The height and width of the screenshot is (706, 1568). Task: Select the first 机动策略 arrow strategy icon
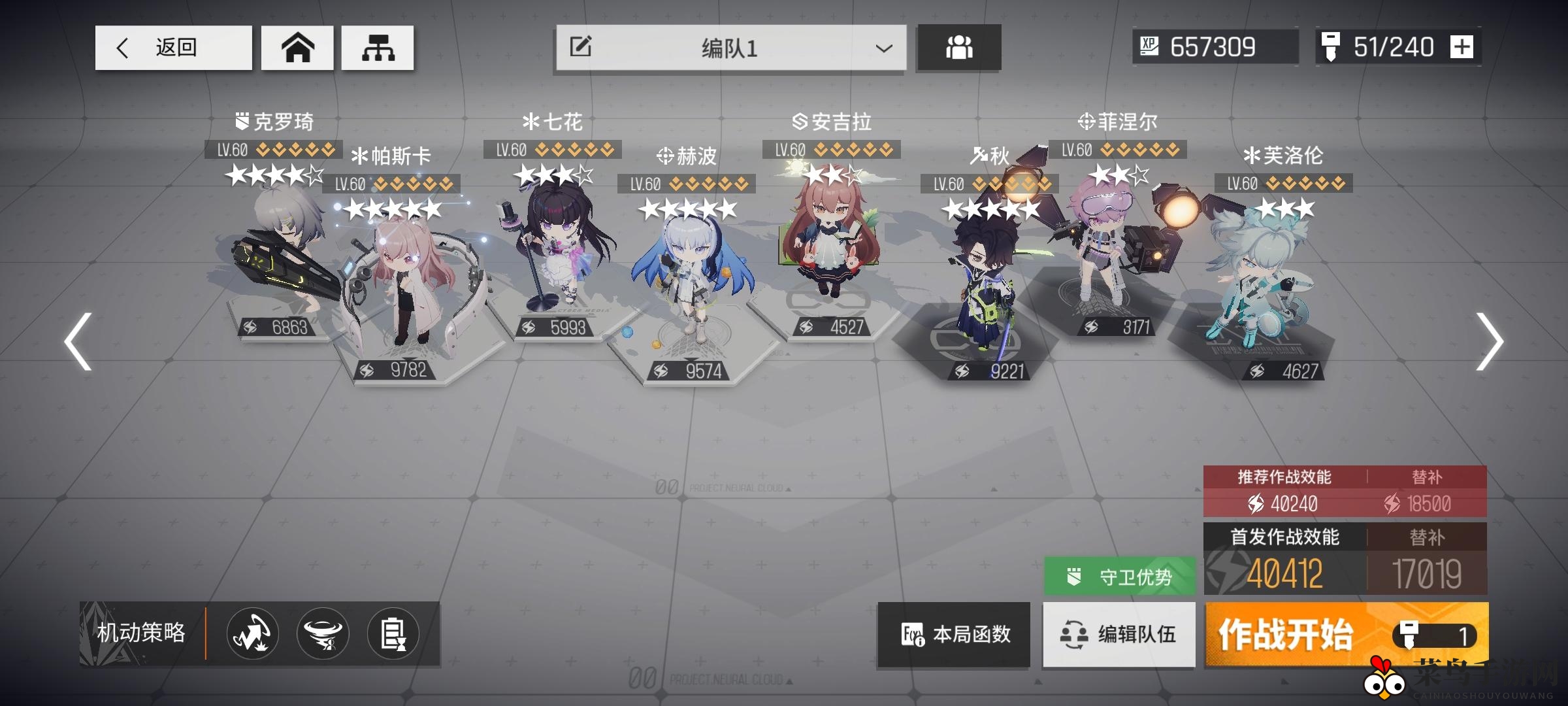[253, 633]
